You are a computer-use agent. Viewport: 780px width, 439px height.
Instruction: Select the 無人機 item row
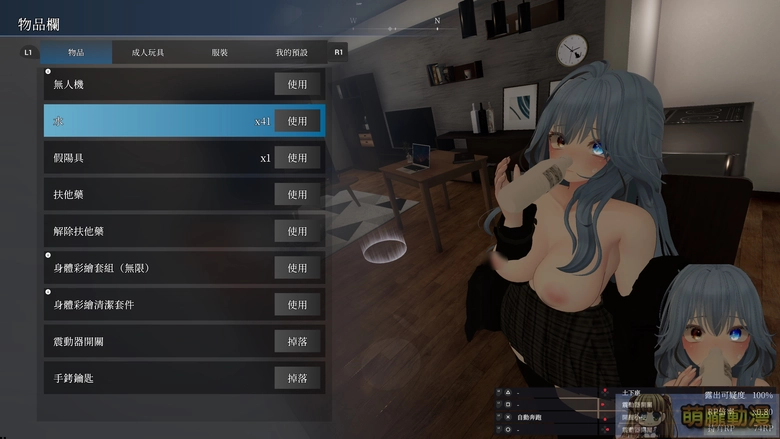tap(150, 84)
